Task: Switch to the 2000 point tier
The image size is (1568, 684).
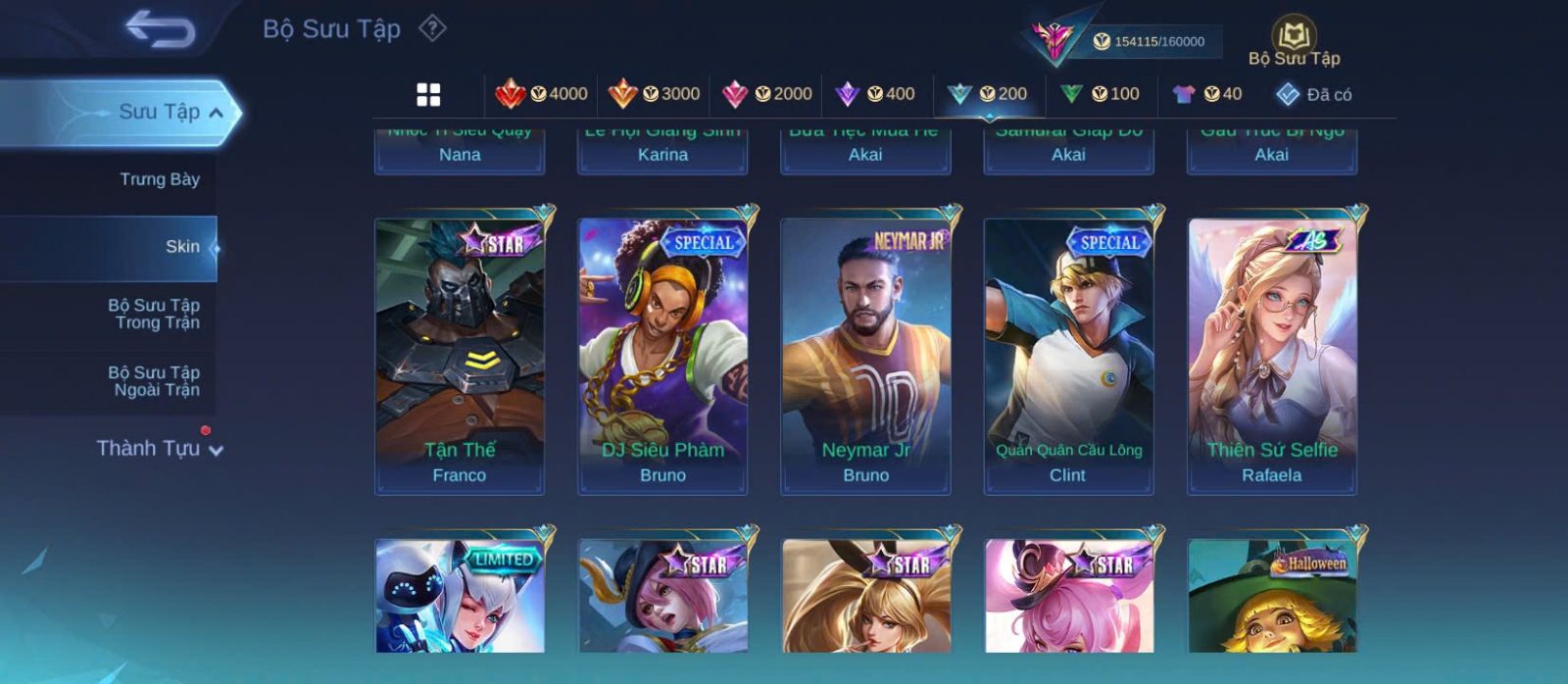Action: click(767, 94)
